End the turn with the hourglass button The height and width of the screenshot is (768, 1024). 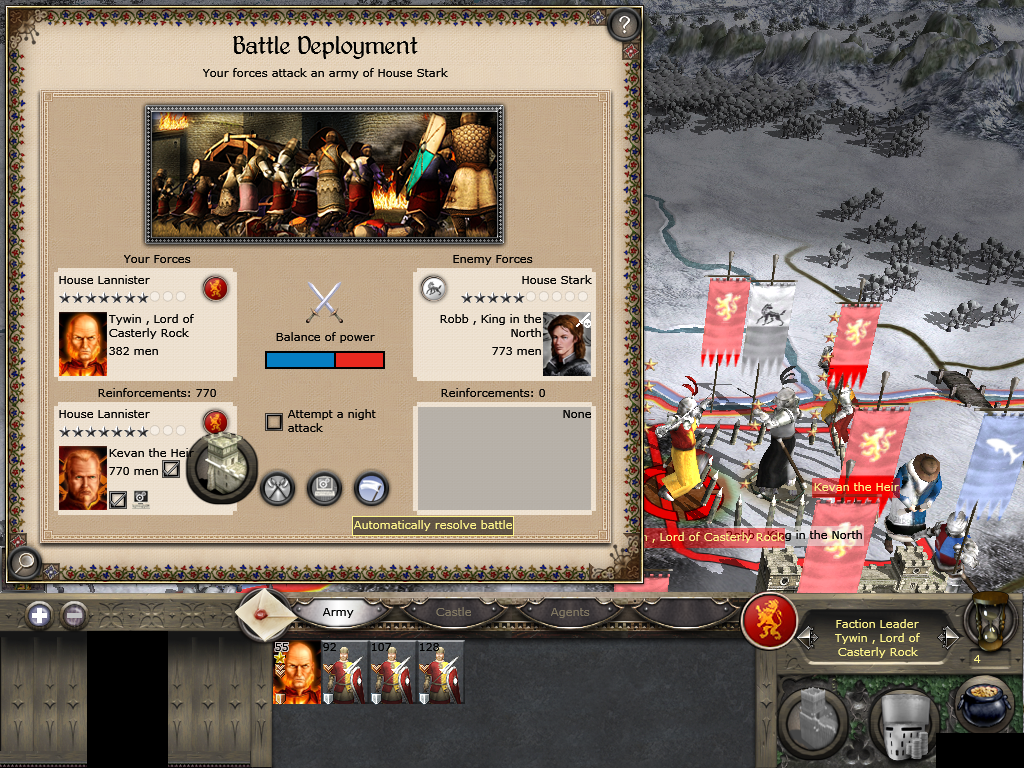point(990,622)
